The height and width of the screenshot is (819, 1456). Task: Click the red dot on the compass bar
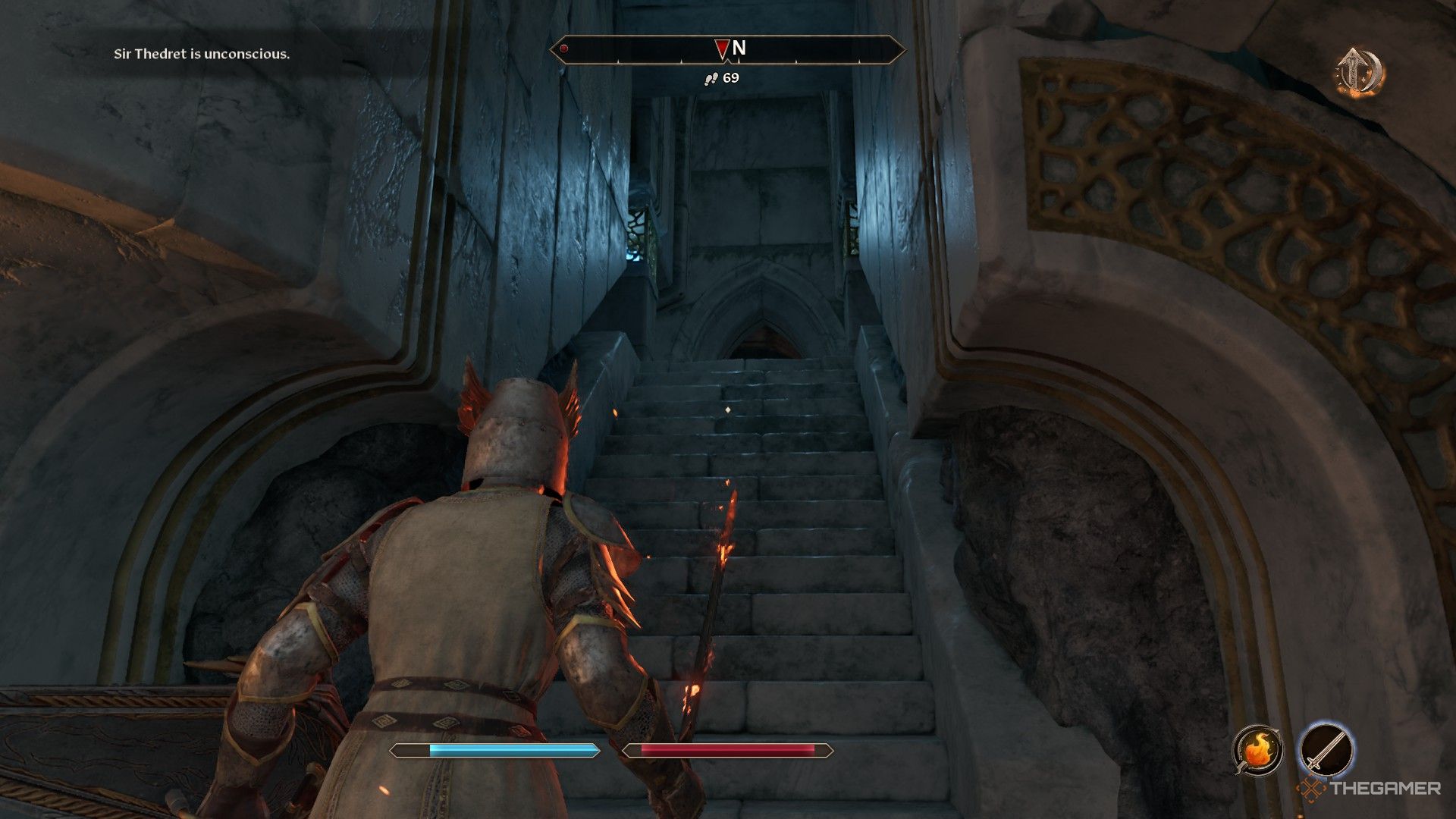563,48
